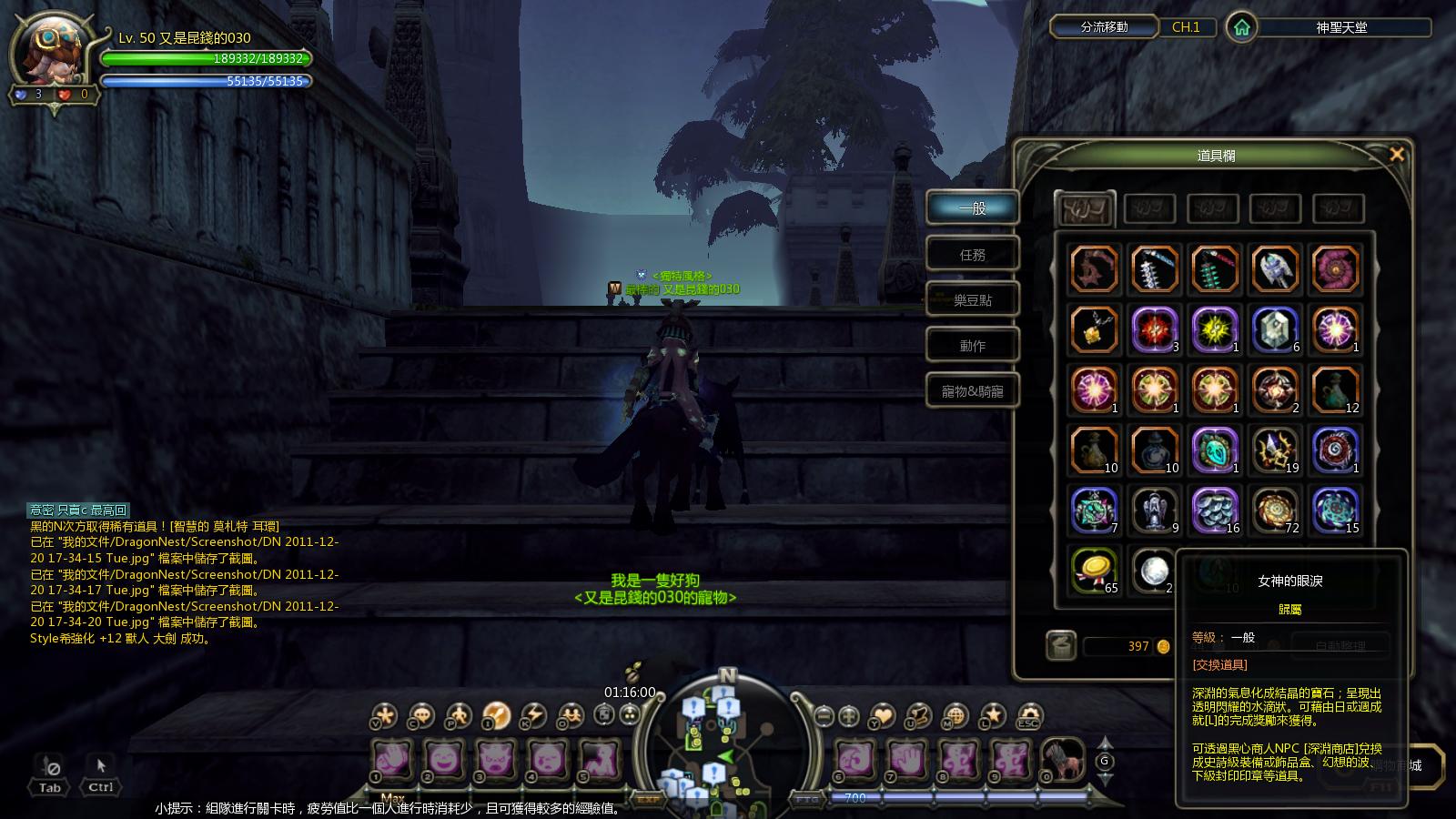The image size is (1456, 819).
Task: Select the 一般 inventory tab
Action: pos(972,208)
